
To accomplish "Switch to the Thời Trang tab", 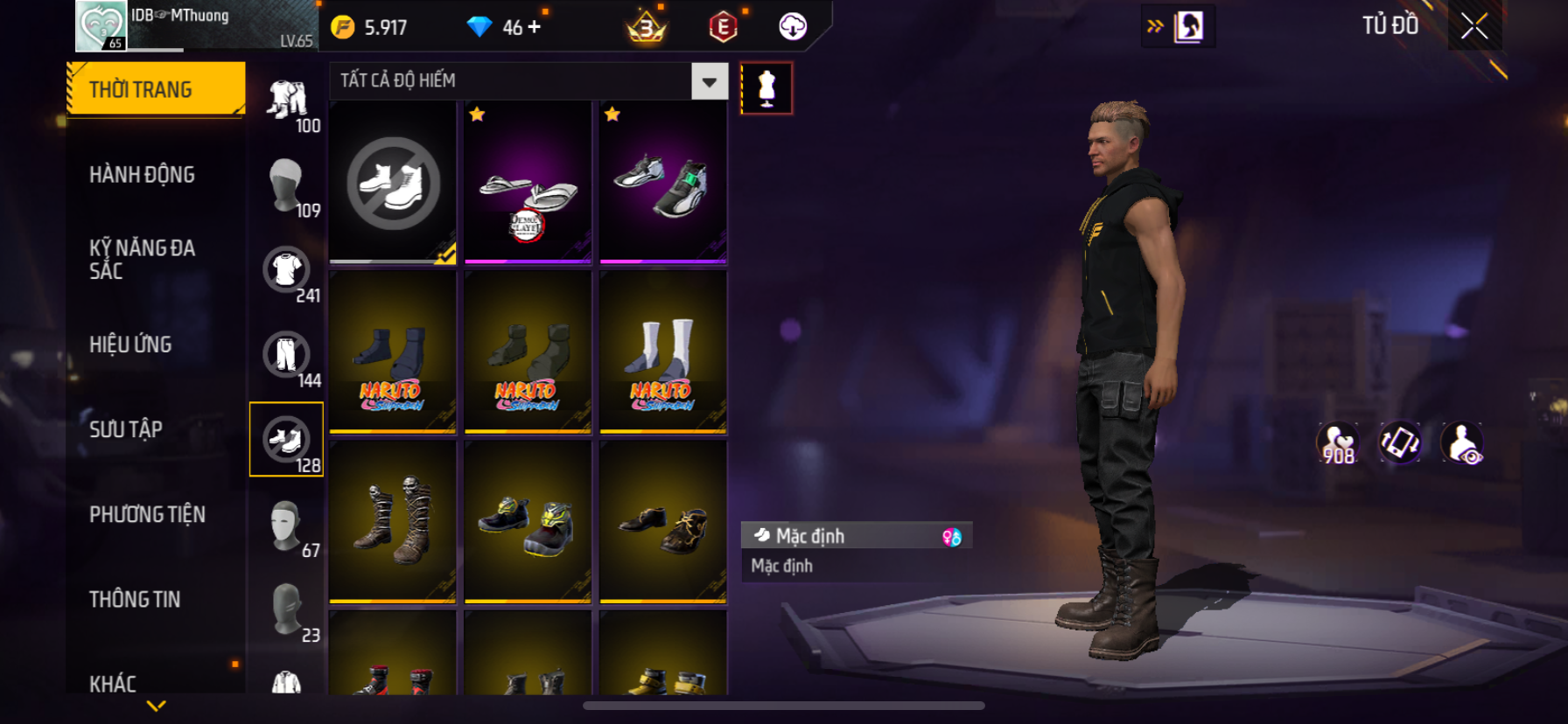I will (156, 89).
